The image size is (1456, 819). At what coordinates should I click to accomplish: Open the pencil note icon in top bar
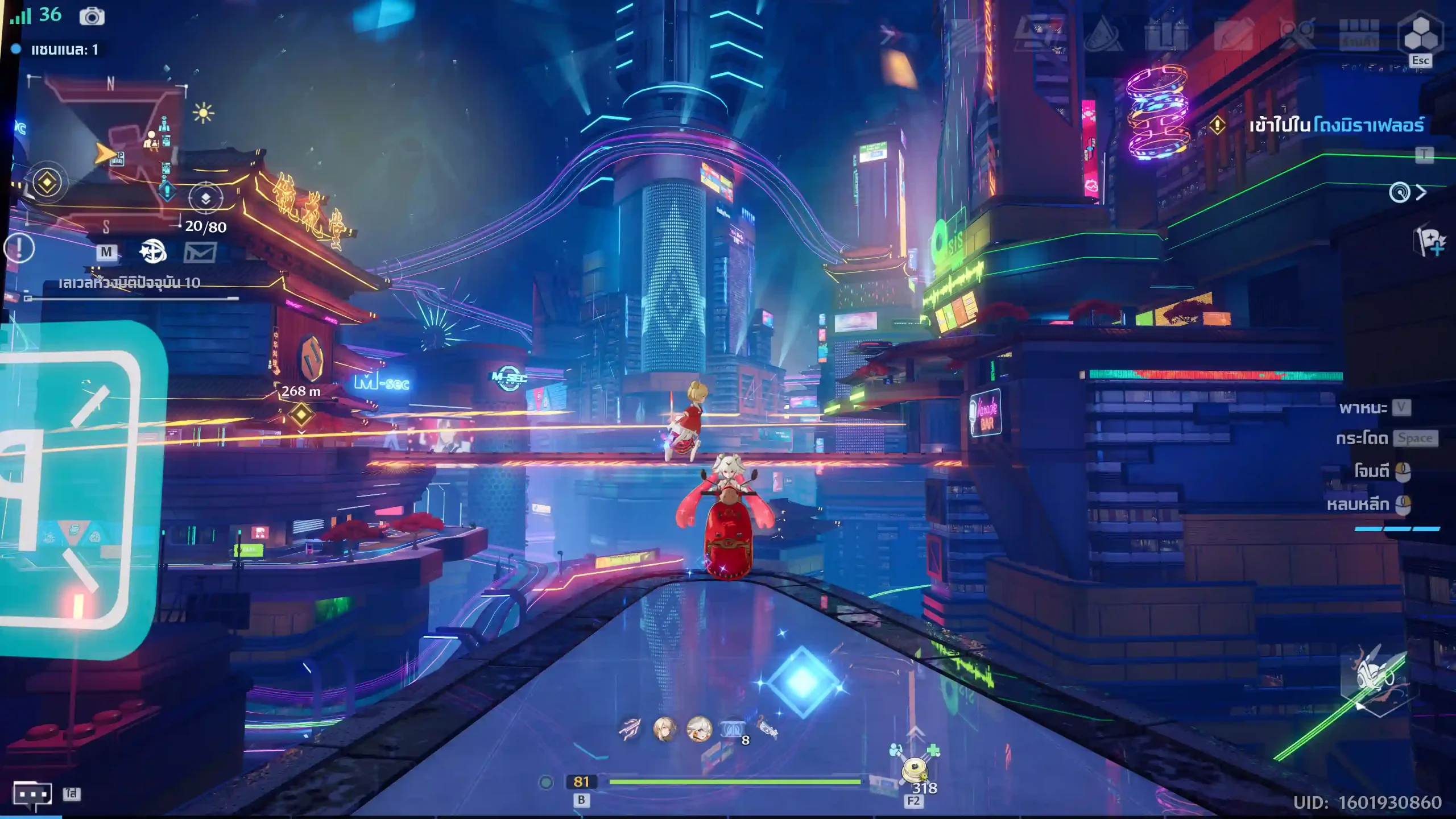pos(1232,34)
